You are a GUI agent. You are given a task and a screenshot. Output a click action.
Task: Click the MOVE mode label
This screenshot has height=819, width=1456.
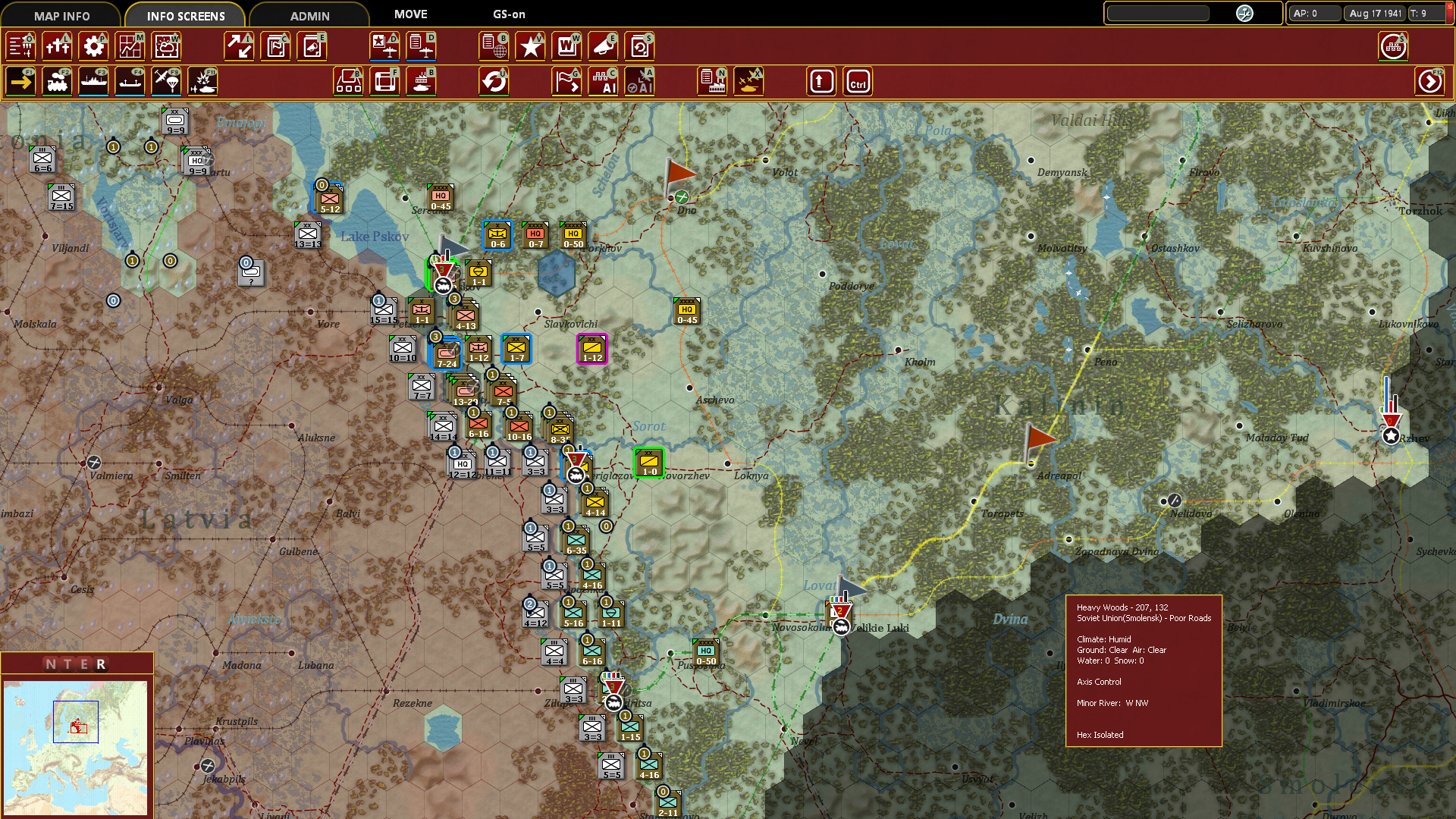[409, 14]
